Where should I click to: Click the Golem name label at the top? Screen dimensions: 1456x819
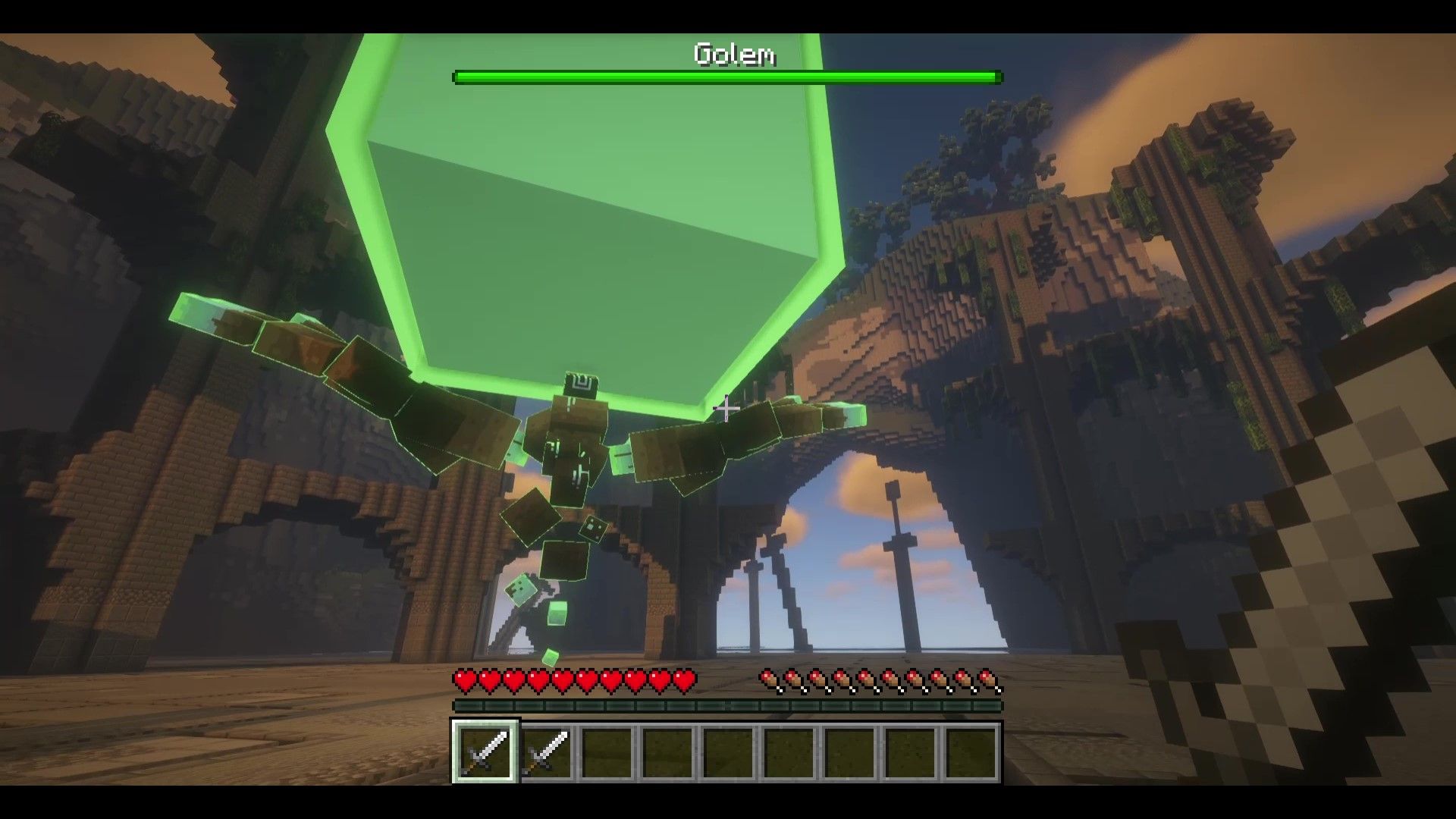point(734,55)
